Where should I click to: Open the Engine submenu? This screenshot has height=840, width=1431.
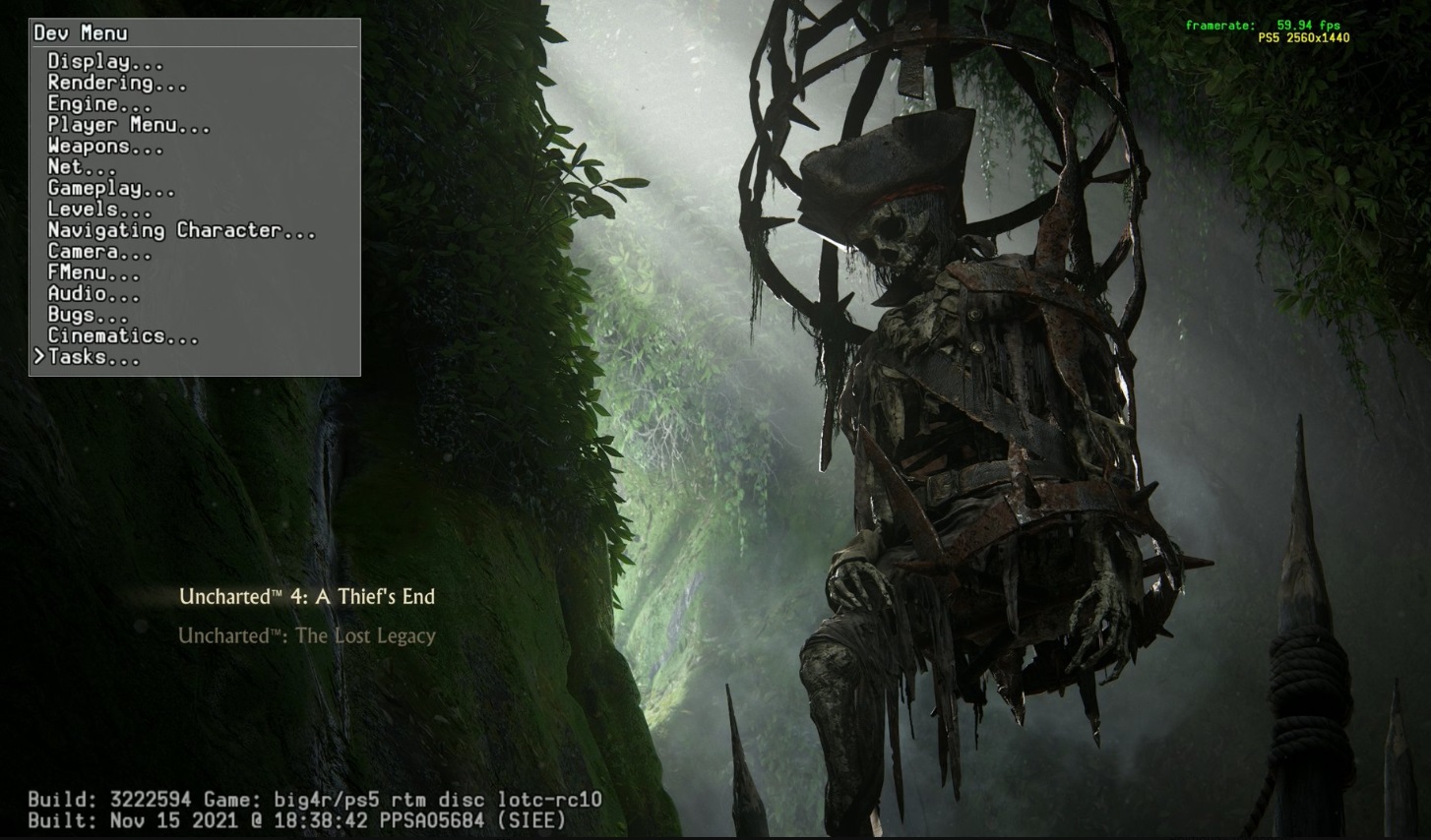click(99, 104)
